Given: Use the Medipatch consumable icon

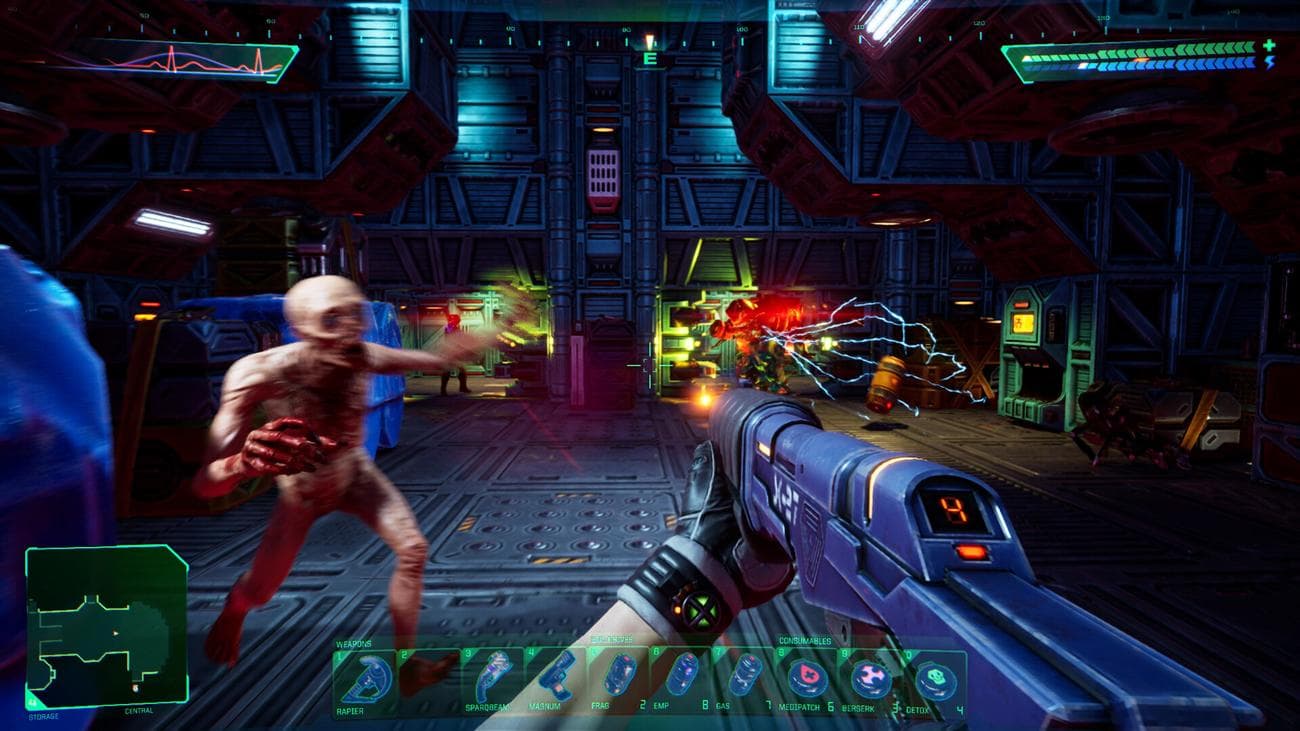Looking at the screenshot, I should point(808,676).
